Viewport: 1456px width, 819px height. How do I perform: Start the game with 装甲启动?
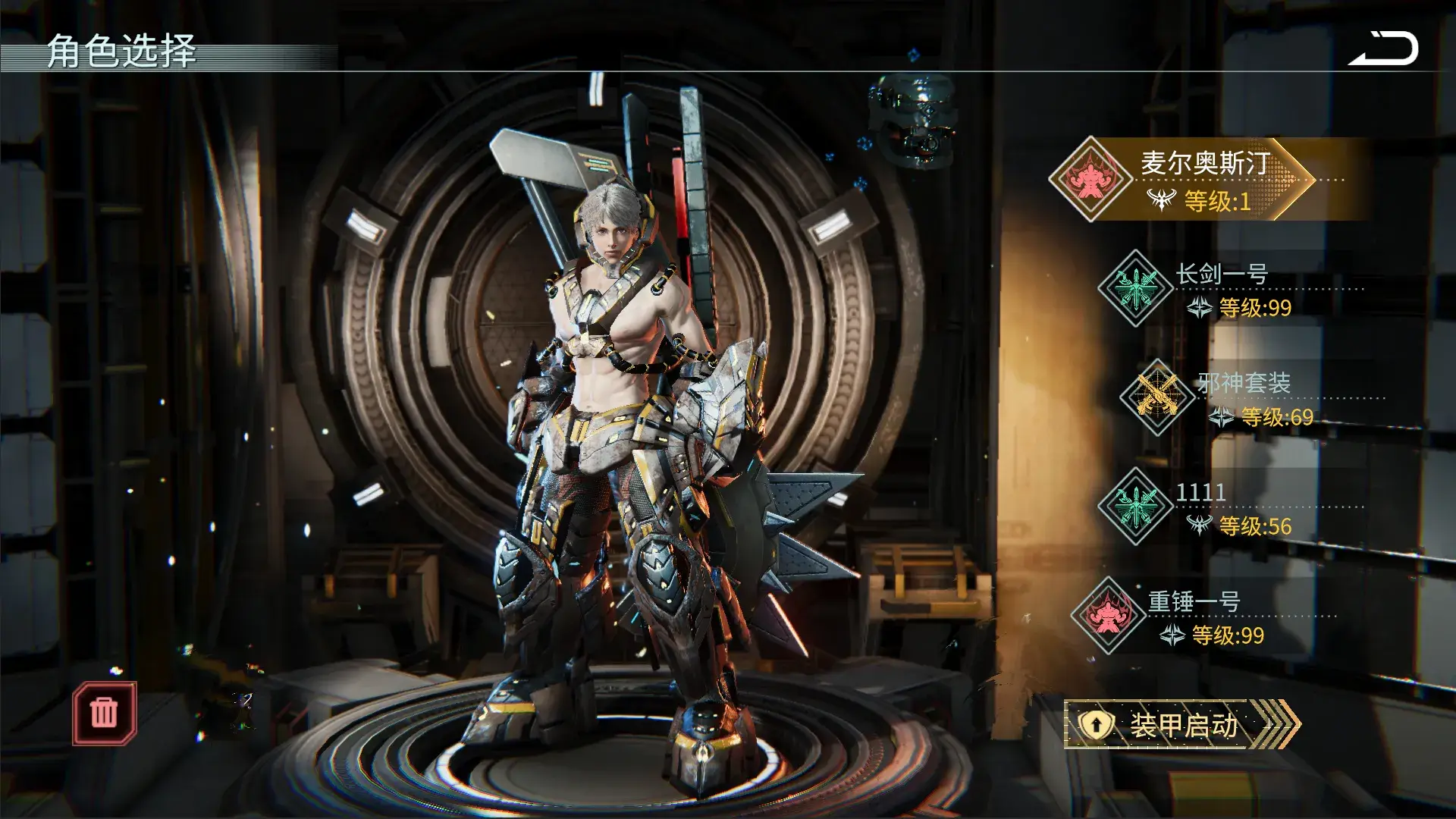click(1181, 725)
